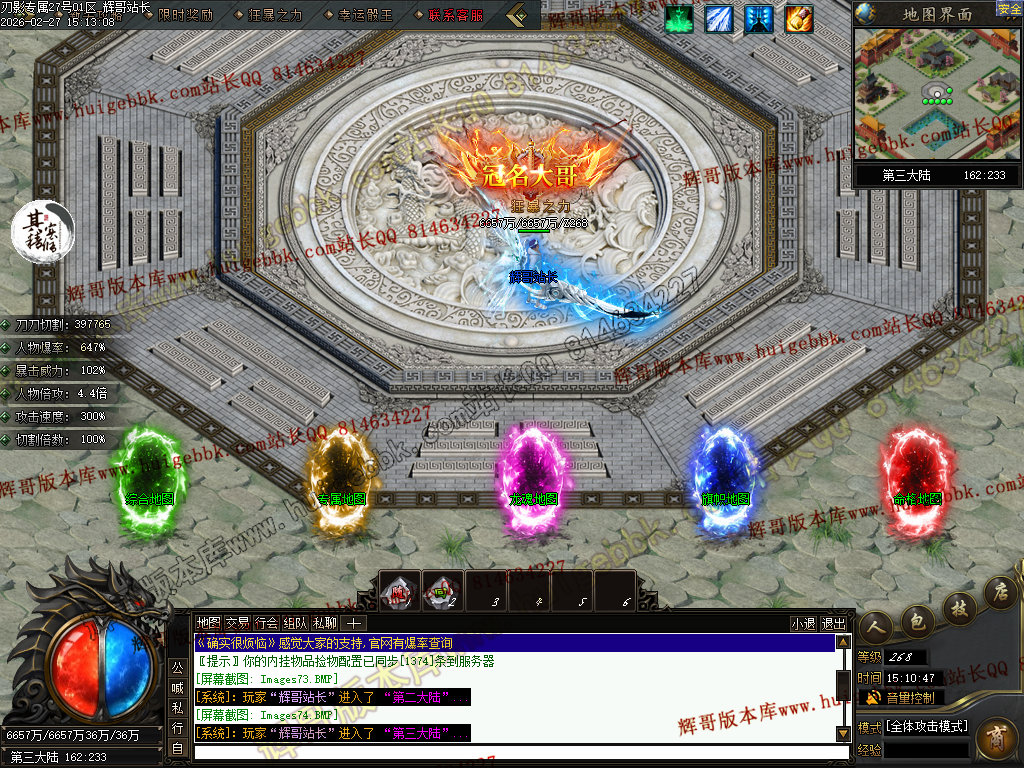The height and width of the screenshot is (768, 1024).
Task: Click the 小退 logout button
Action: point(803,623)
